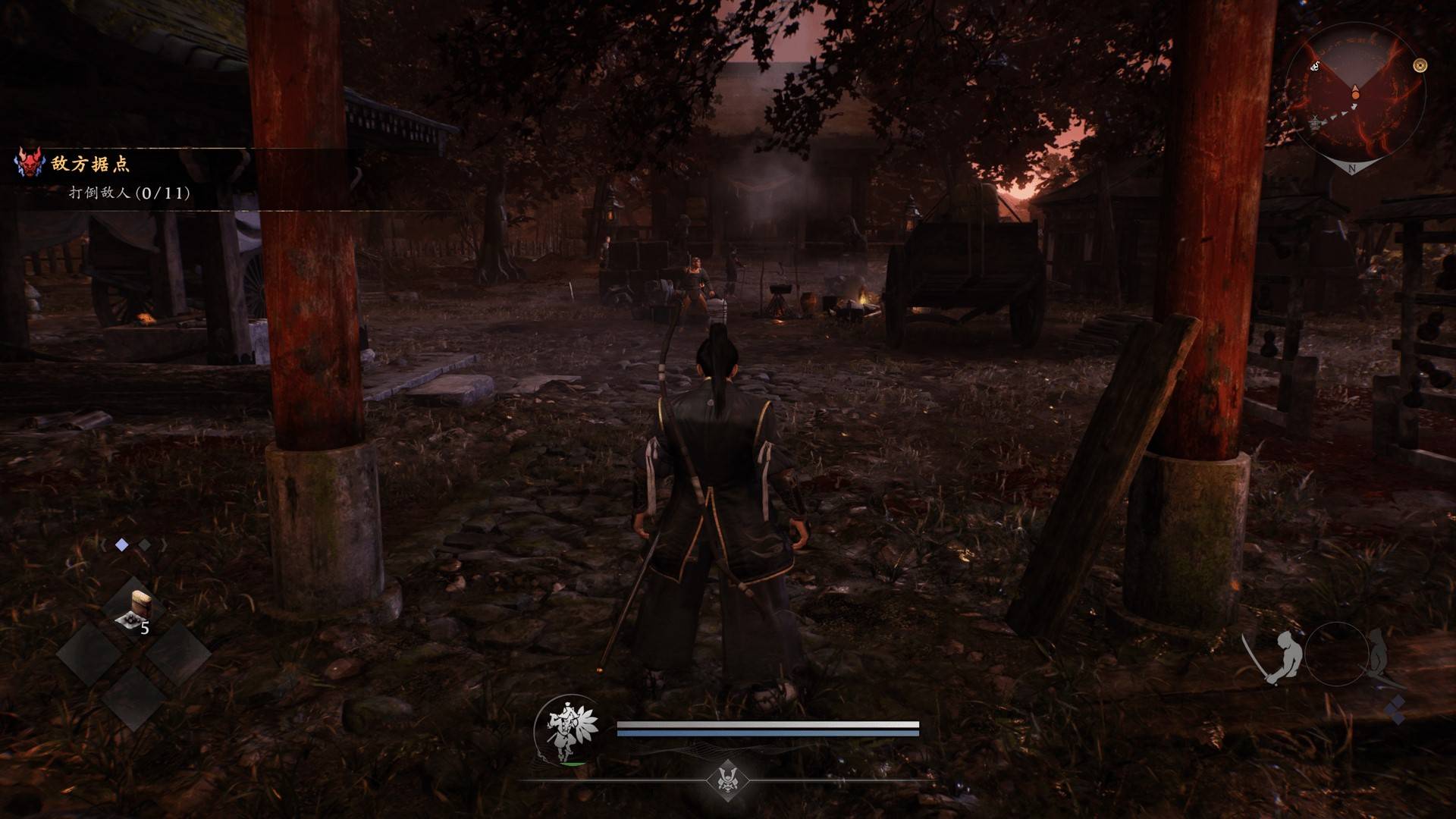Go to the next quick-item page arrow
1456x819 pixels.
click(x=163, y=544)
